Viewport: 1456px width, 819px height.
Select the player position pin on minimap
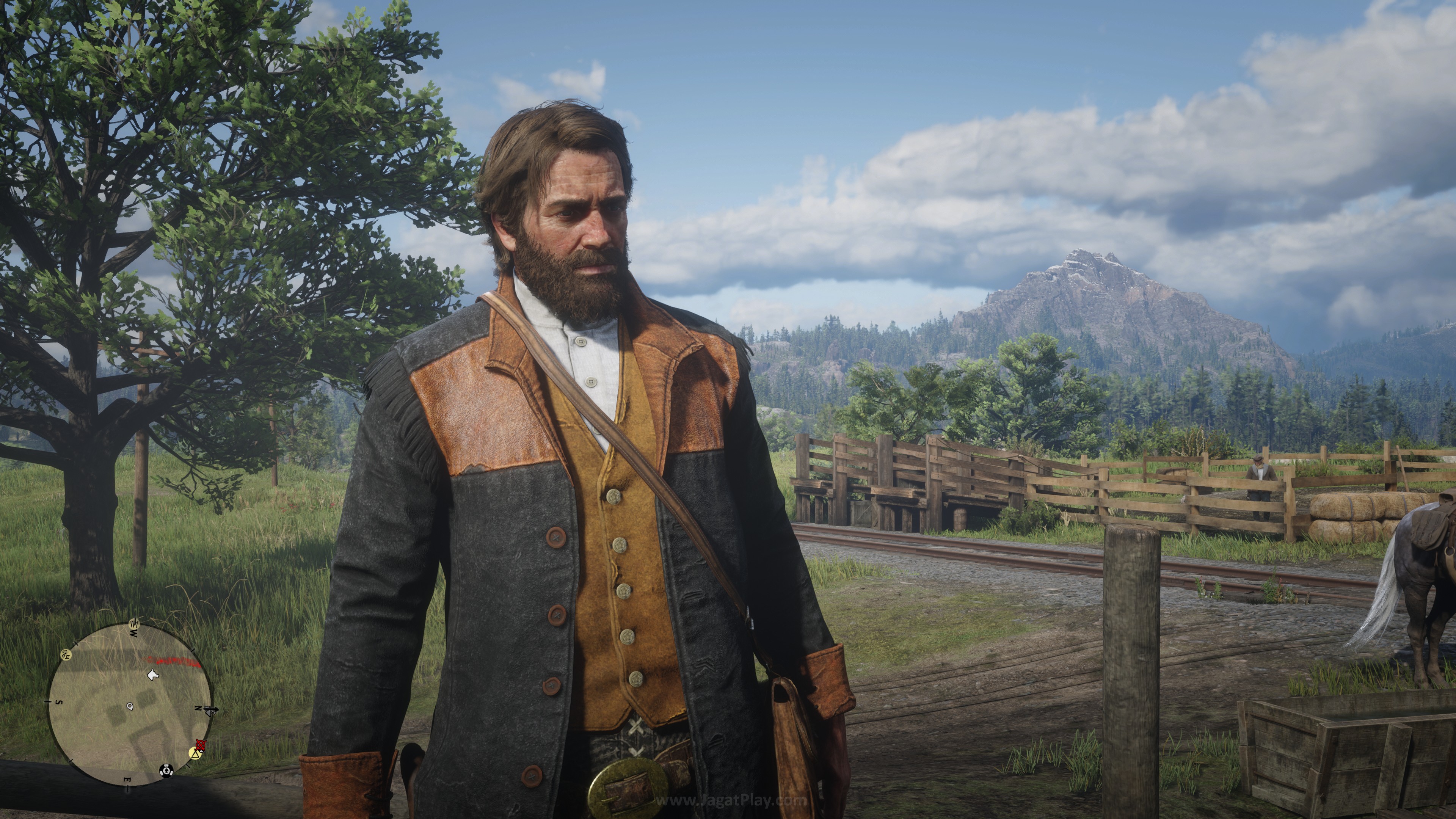tap(130, 706)
